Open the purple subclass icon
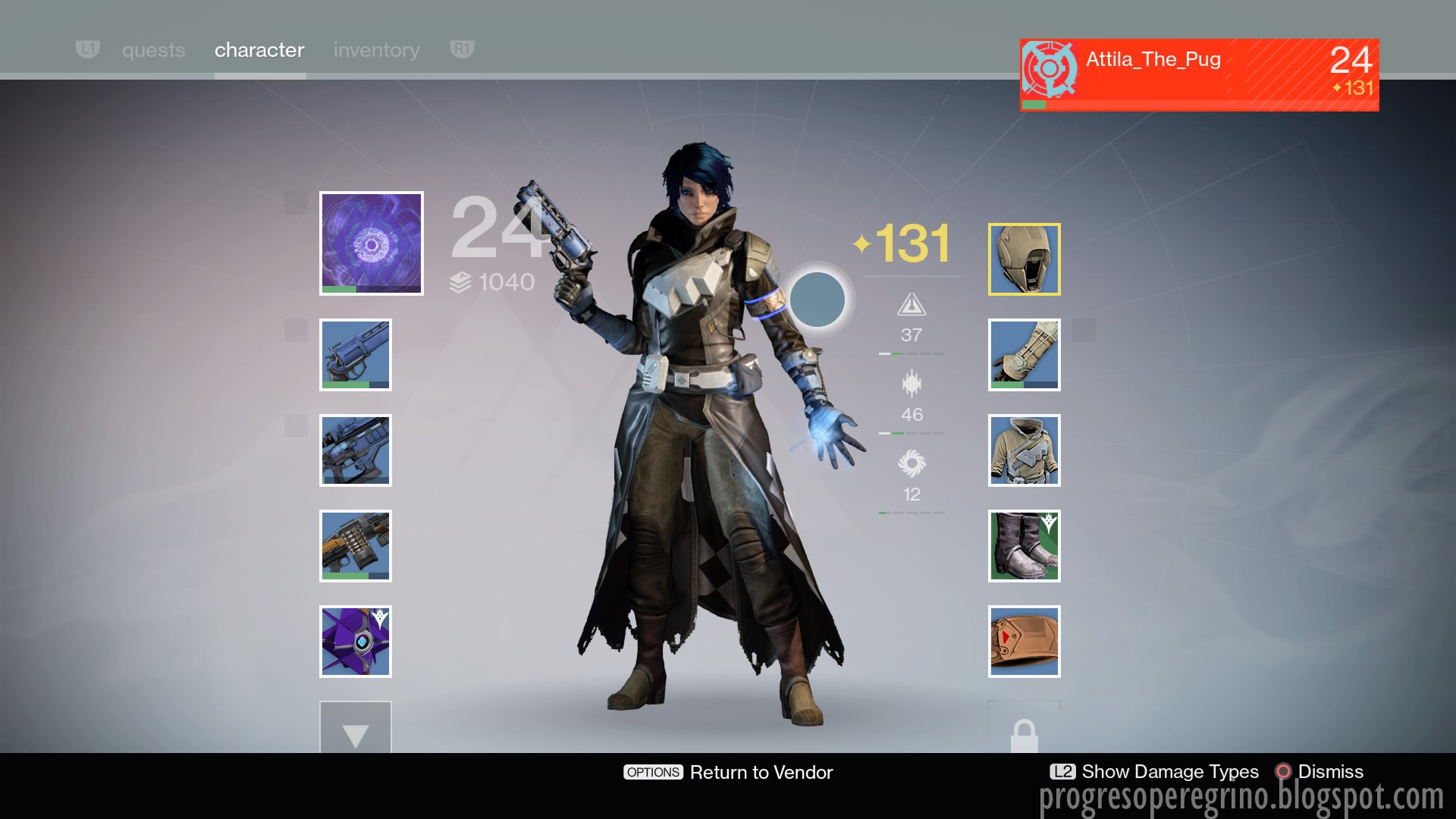Image resolution: width=1456 pixels, height=819 pixels. pos(372,243)
